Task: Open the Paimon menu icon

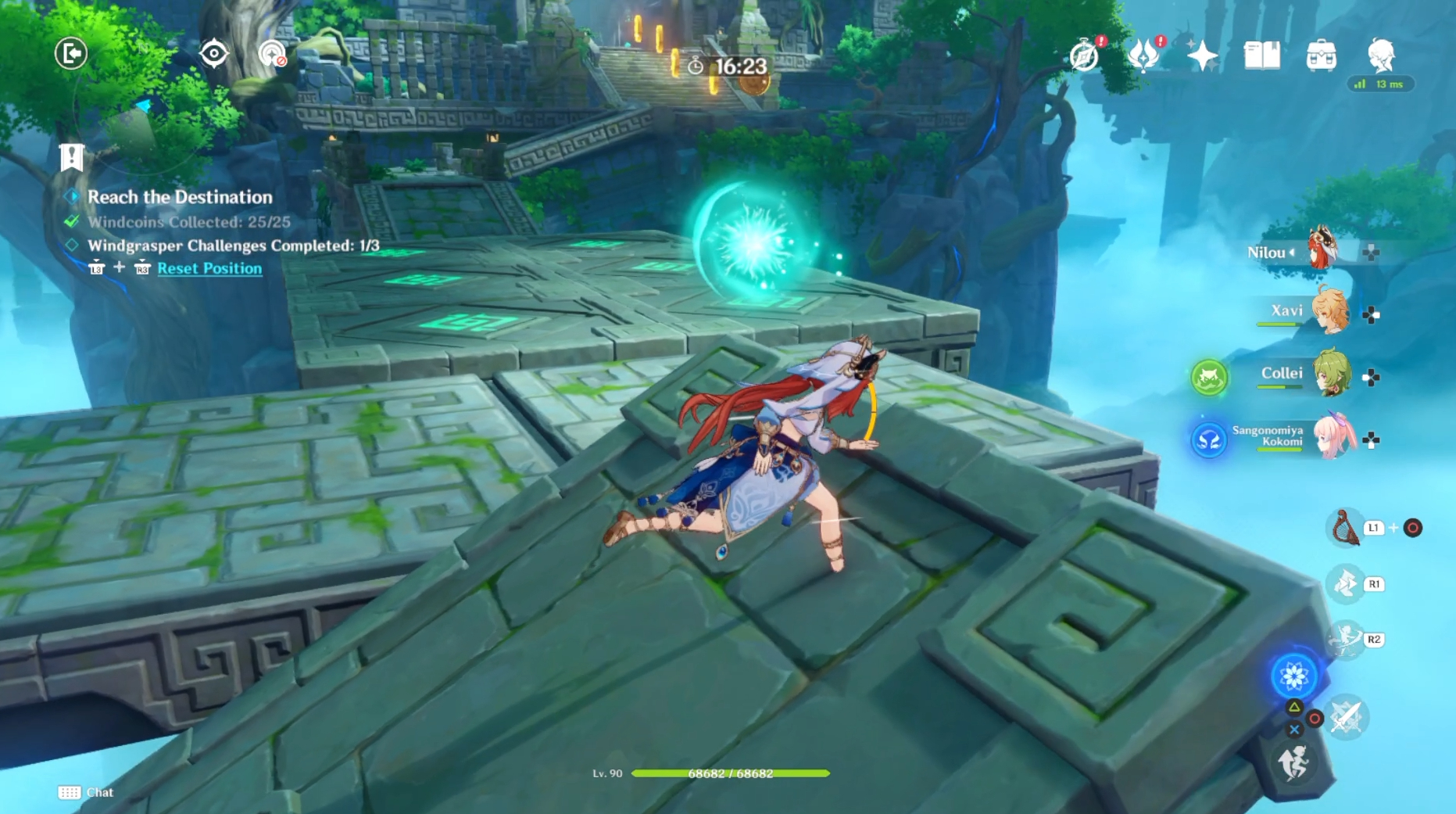Action: (1381, 56)
